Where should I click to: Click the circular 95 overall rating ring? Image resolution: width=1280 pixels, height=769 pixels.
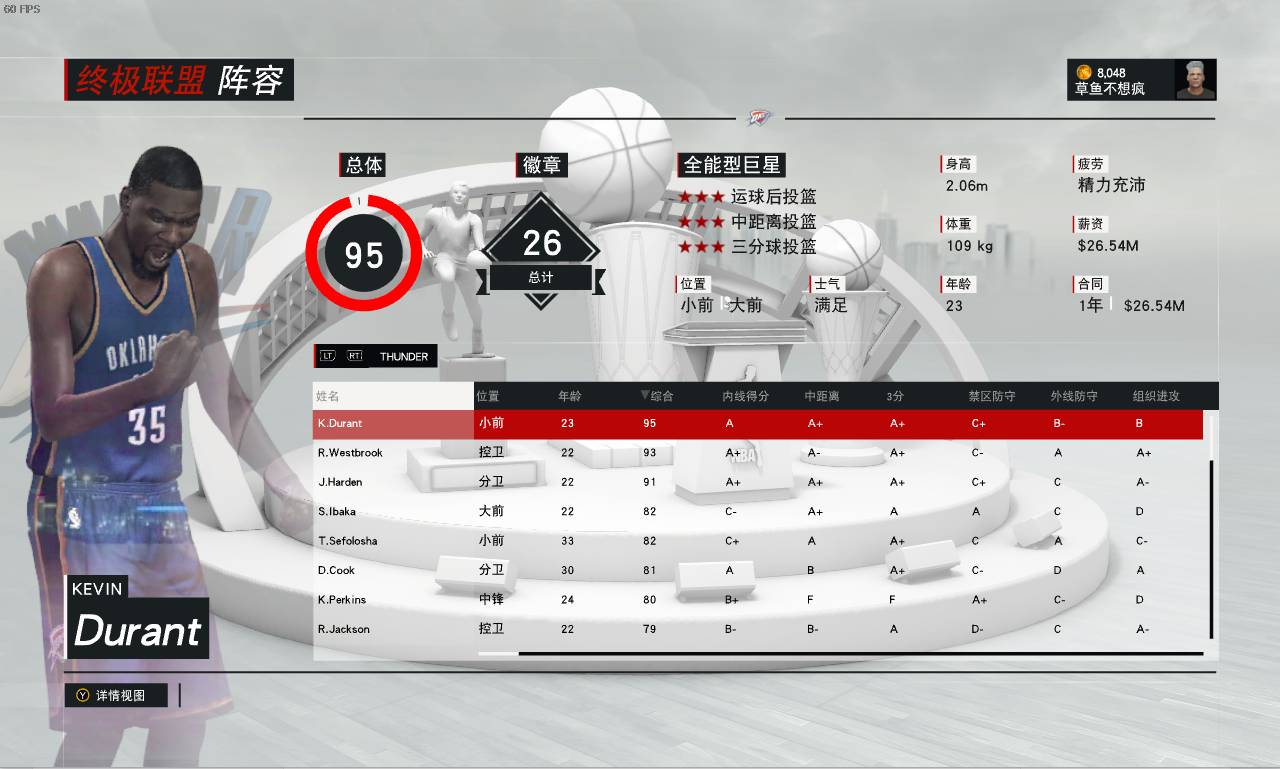coord(363,254)
